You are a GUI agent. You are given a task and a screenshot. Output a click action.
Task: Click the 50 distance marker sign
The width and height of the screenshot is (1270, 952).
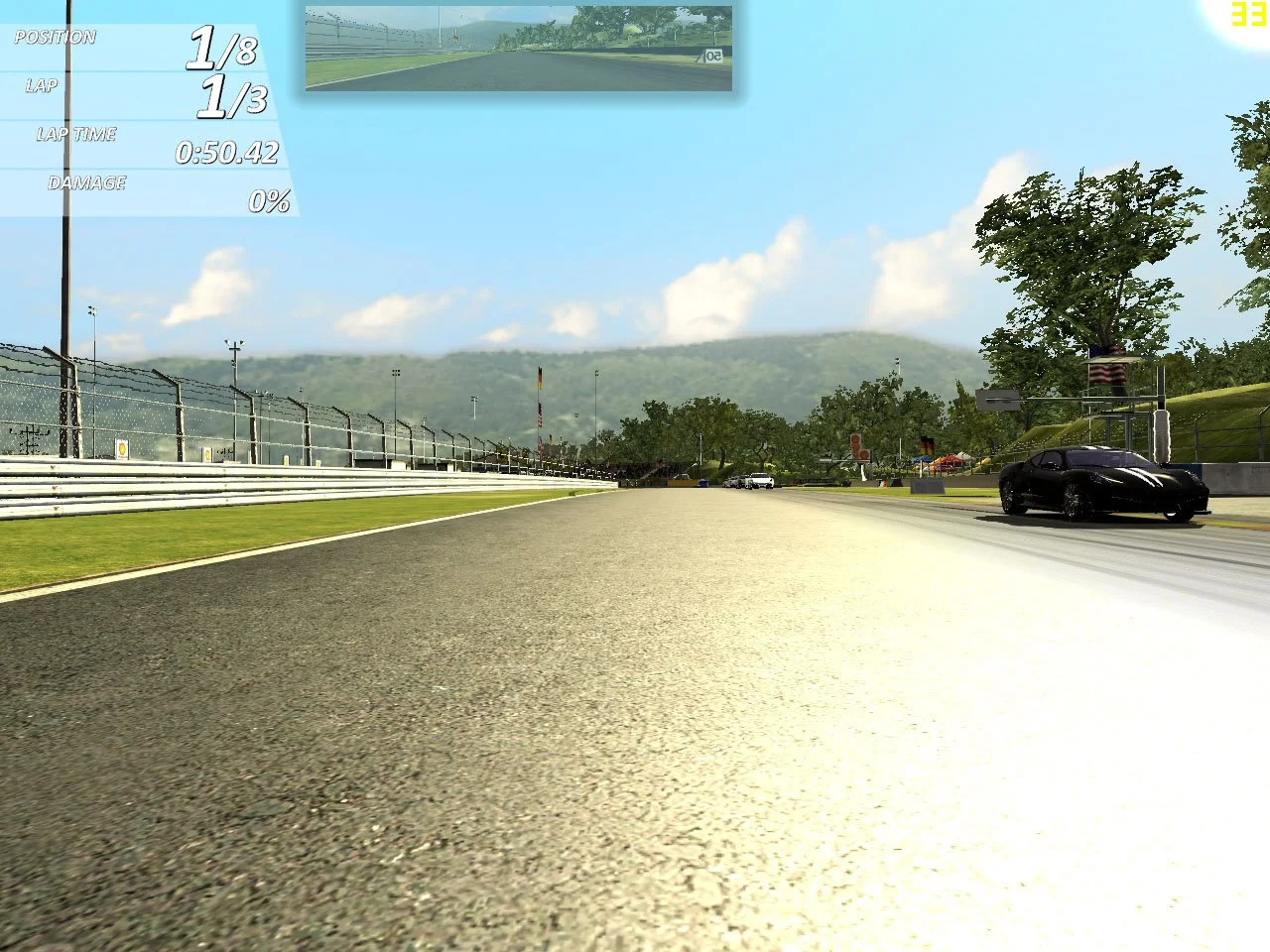pyautogui.click(x=713, y=57)
